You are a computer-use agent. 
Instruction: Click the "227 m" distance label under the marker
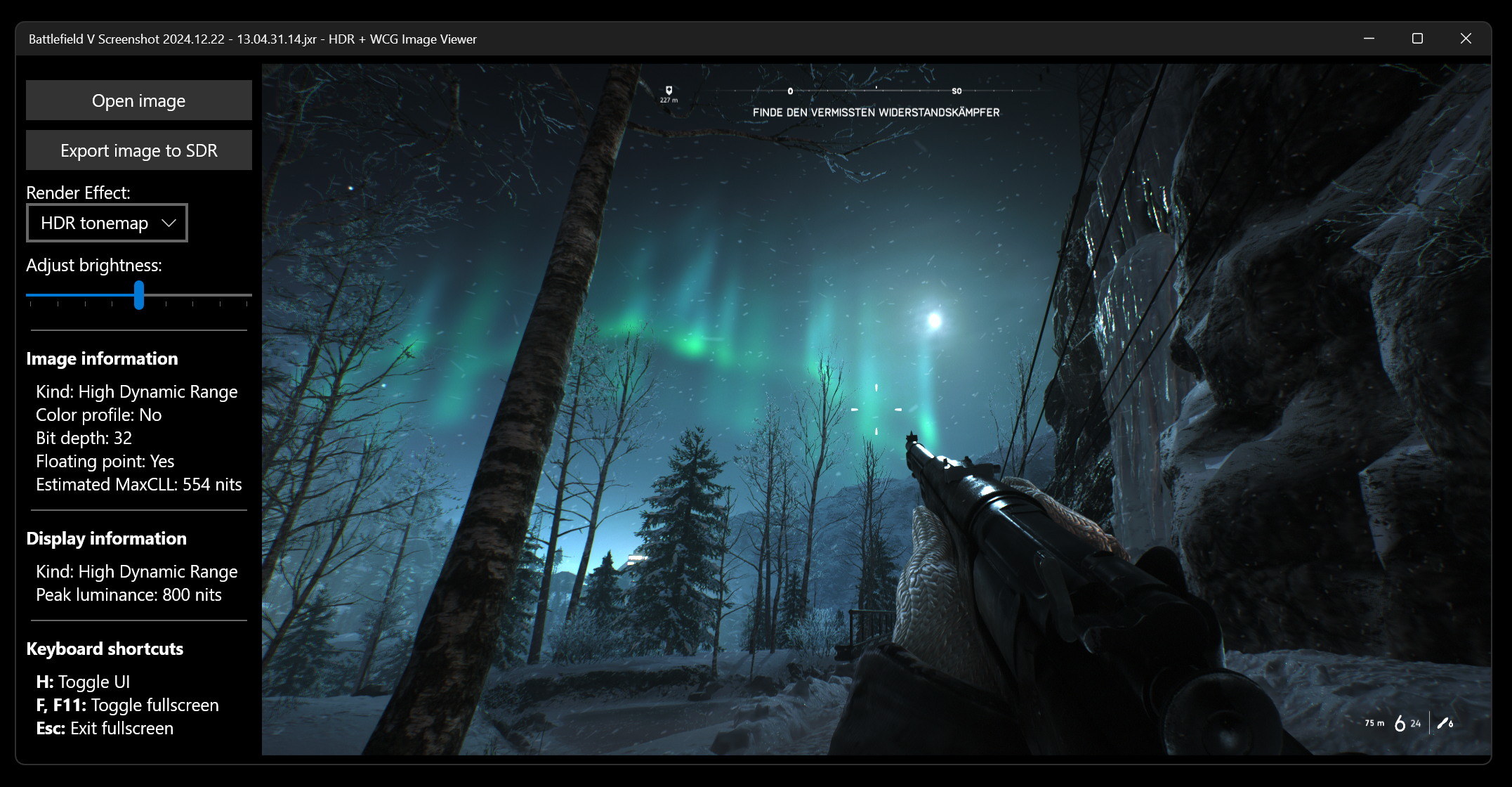[x=669, y=101]
